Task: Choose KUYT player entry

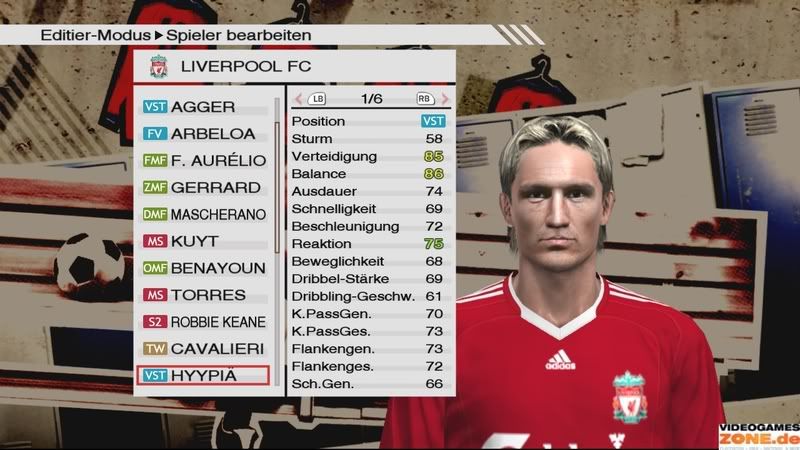Action: 203,241
